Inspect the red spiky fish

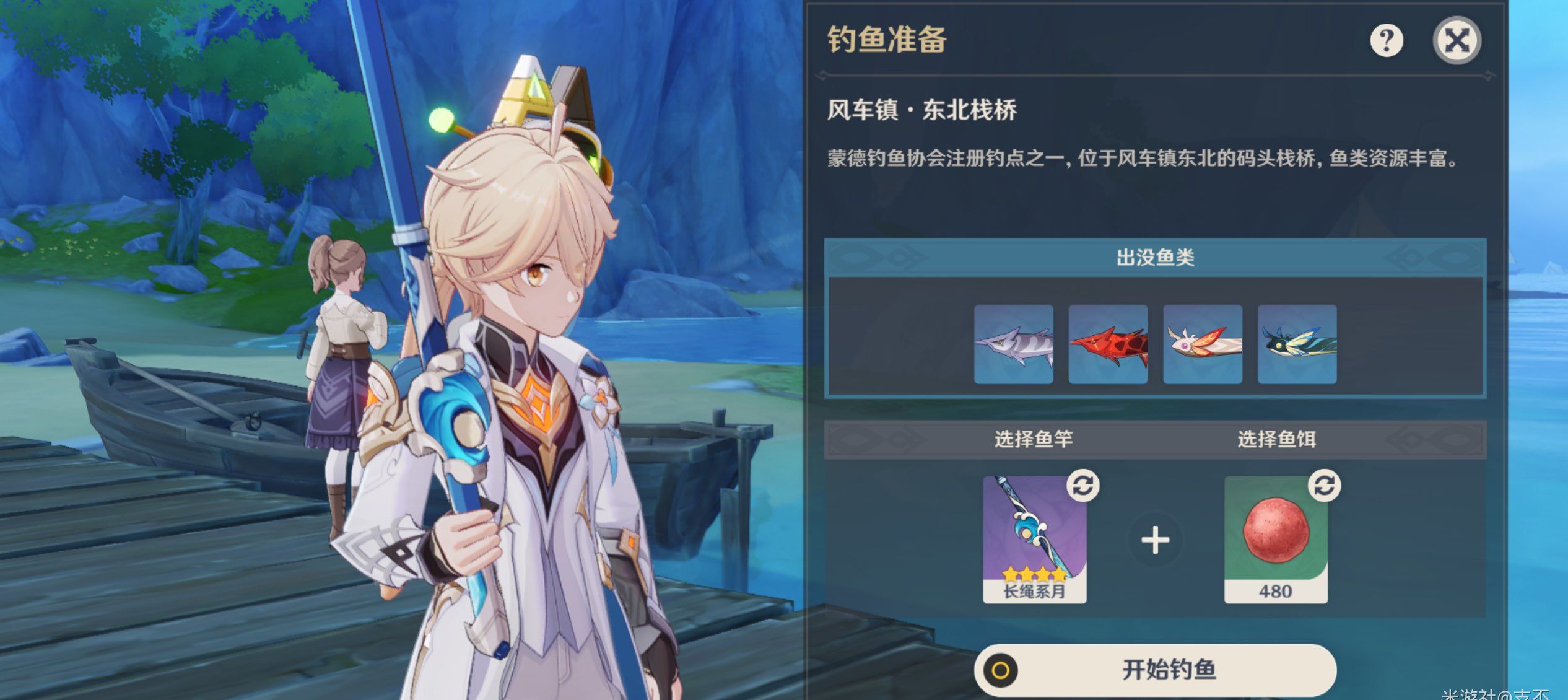[x=1108, y=344]
